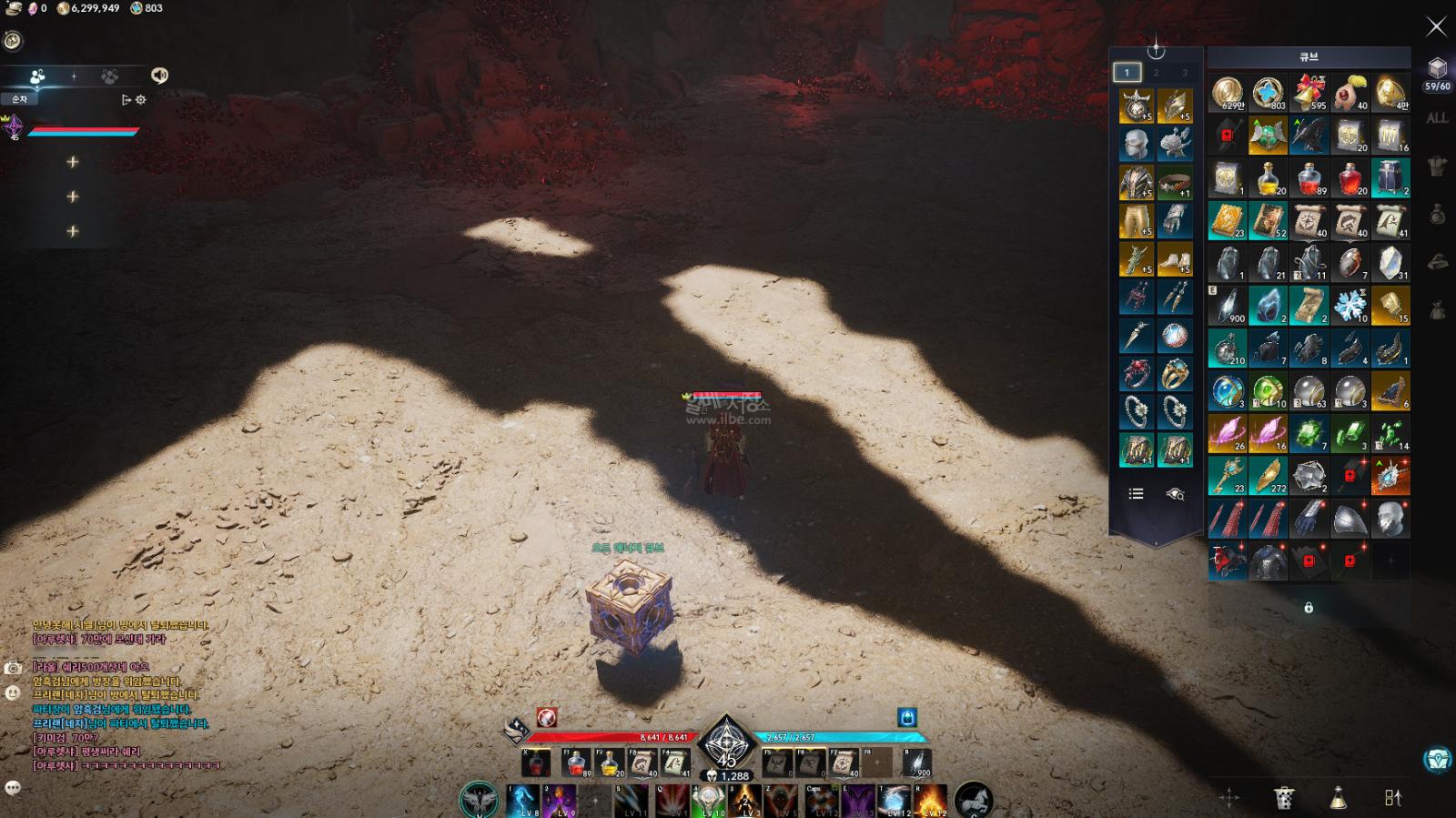This screenshot has height=818, width=1456.
Task: Activate the fire skill on R
Action: pyautogui.click(x=930, y=801)
